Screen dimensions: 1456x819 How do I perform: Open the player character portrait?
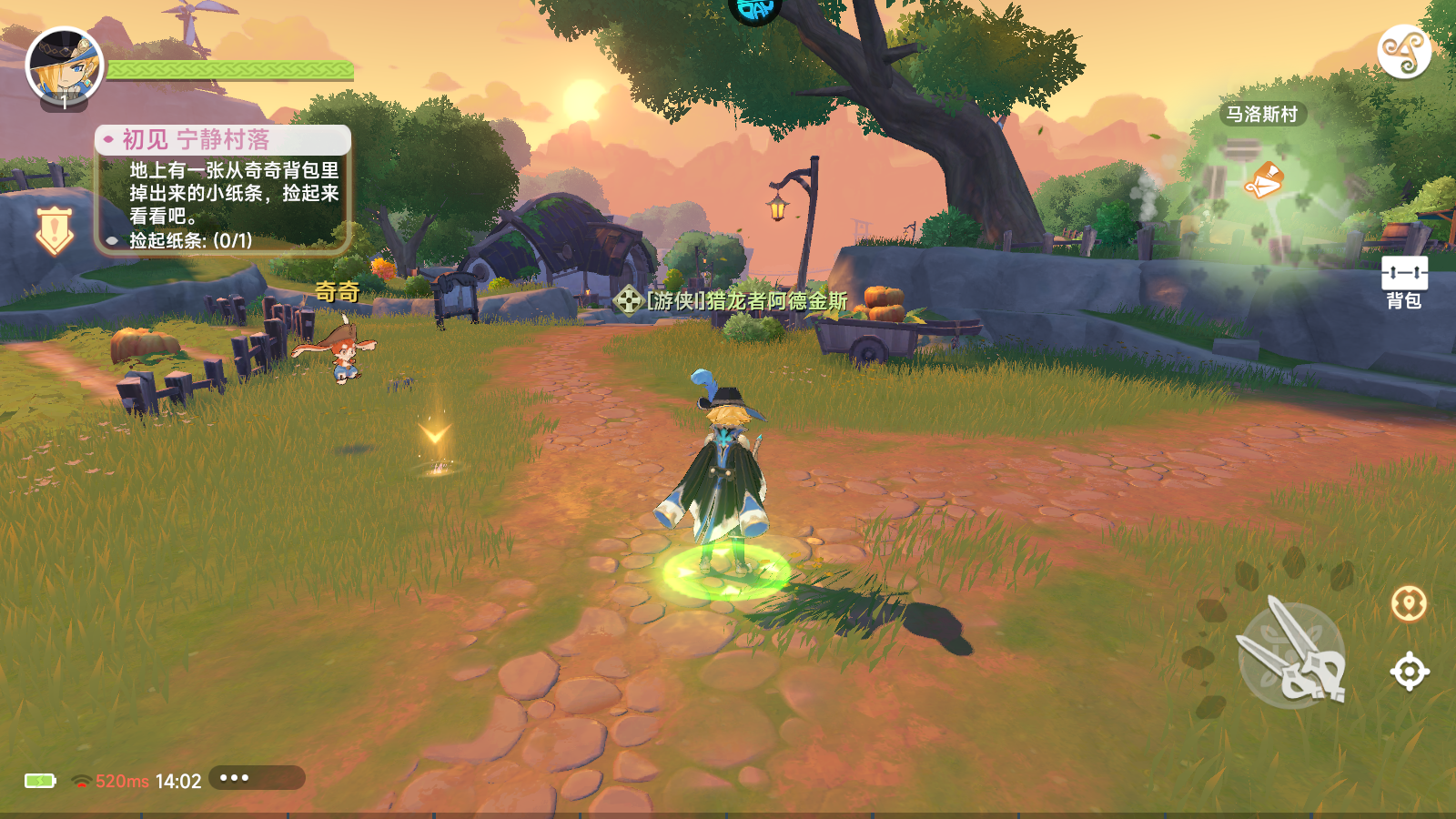coord(64,66)
